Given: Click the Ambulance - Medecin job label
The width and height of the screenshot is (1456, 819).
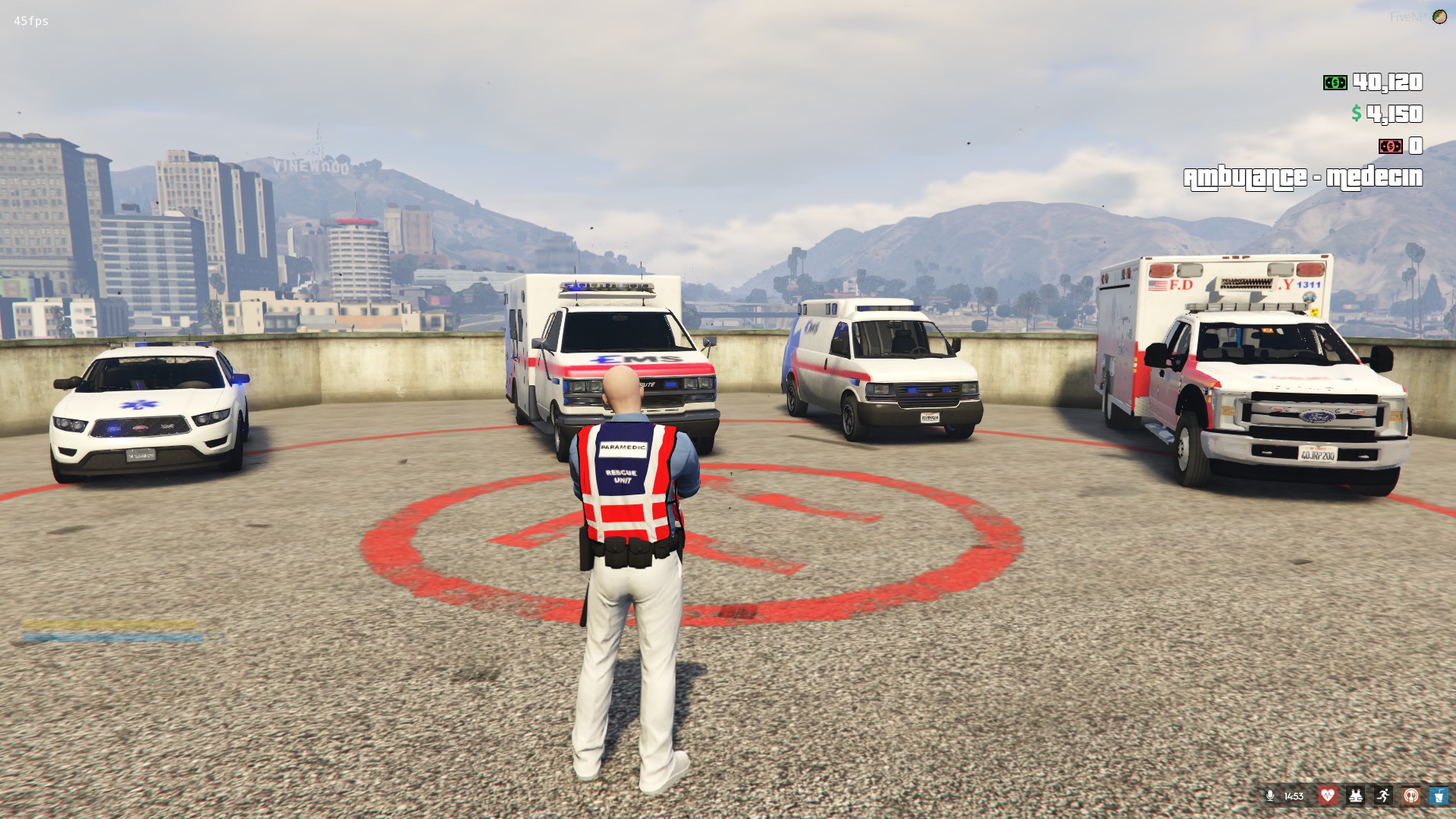Looking at the screenshot, I should pyautogui.click(x=1302, y=178).
